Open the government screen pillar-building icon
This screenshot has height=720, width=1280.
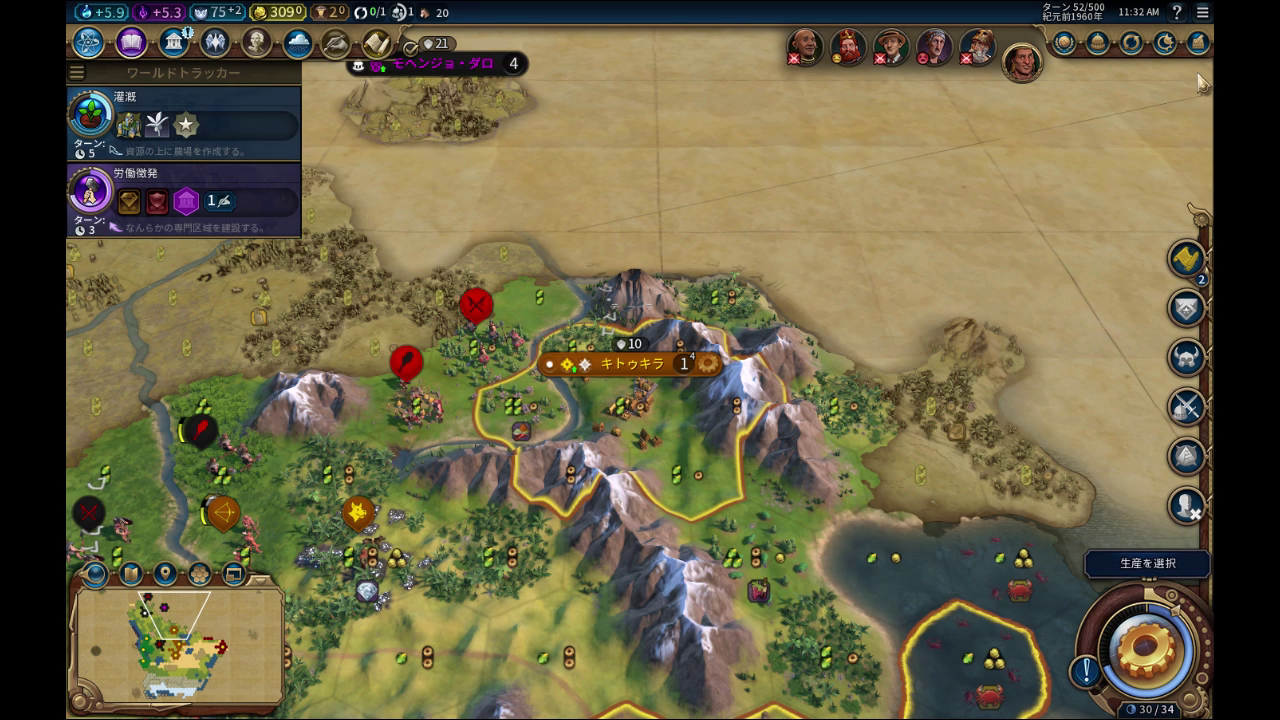click(174, 43)
